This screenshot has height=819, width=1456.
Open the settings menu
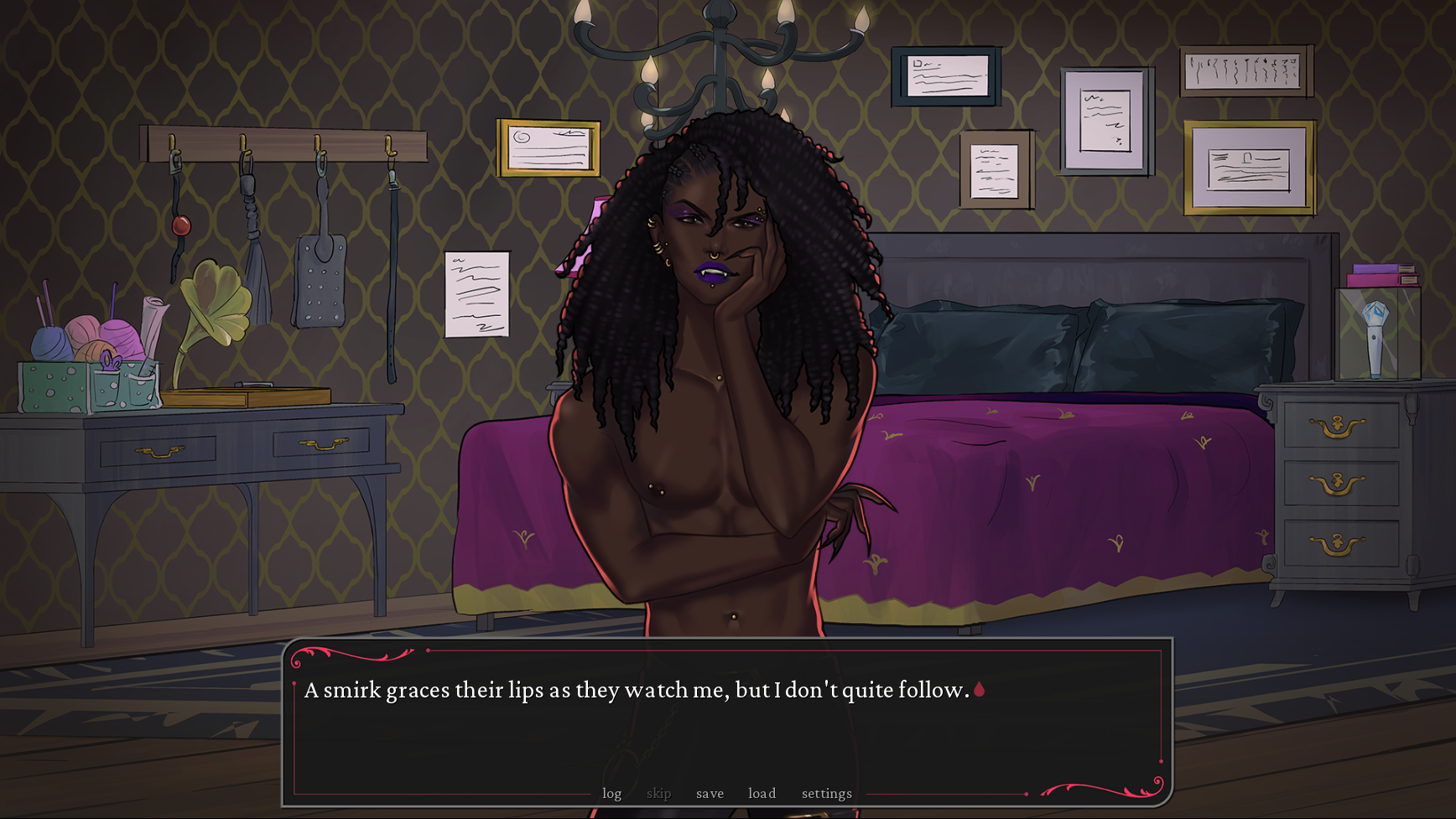pyautogui.click(x=826, y=793)
